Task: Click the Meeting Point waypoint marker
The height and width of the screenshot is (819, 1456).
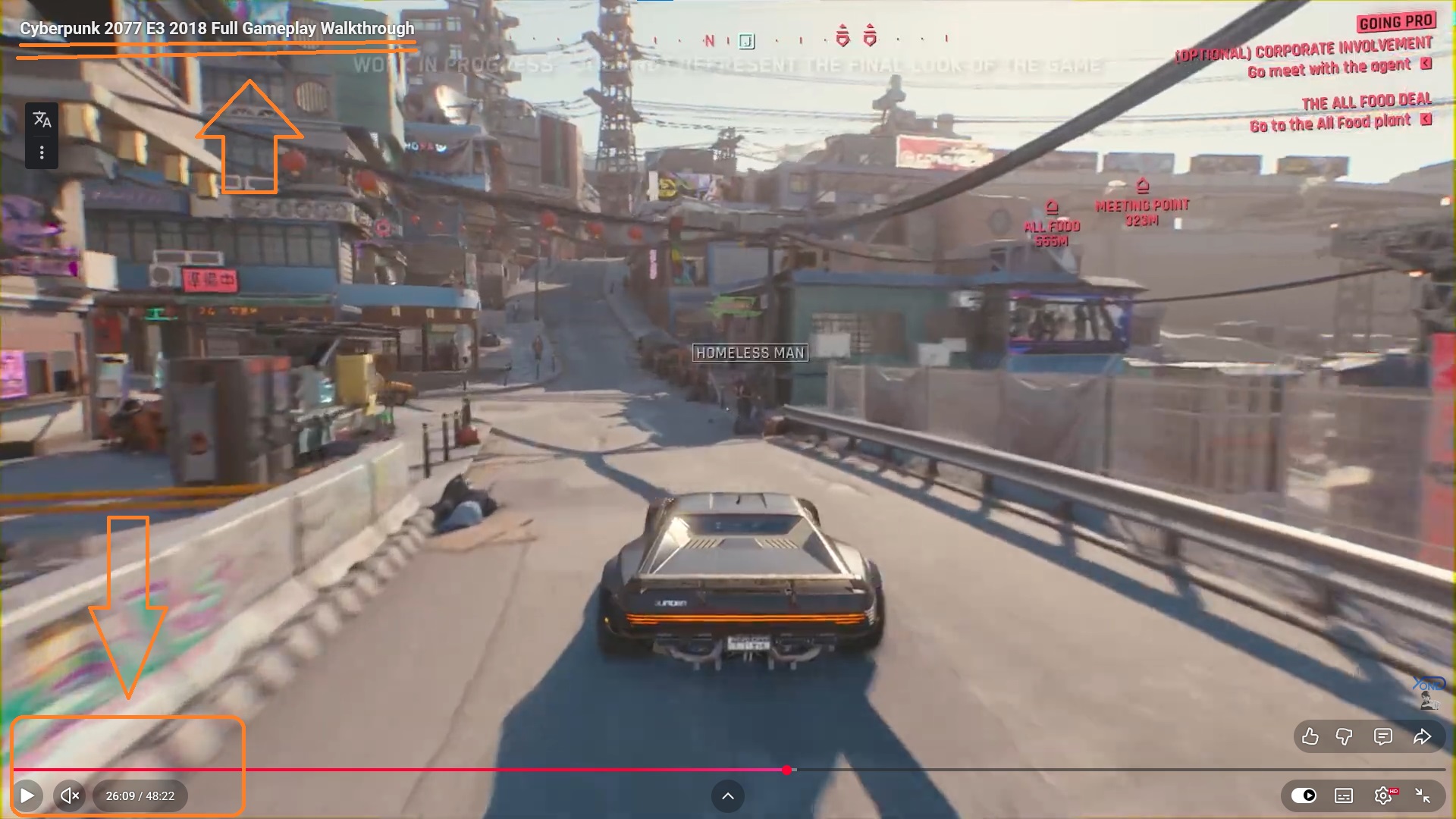Action: point(1142,186)
